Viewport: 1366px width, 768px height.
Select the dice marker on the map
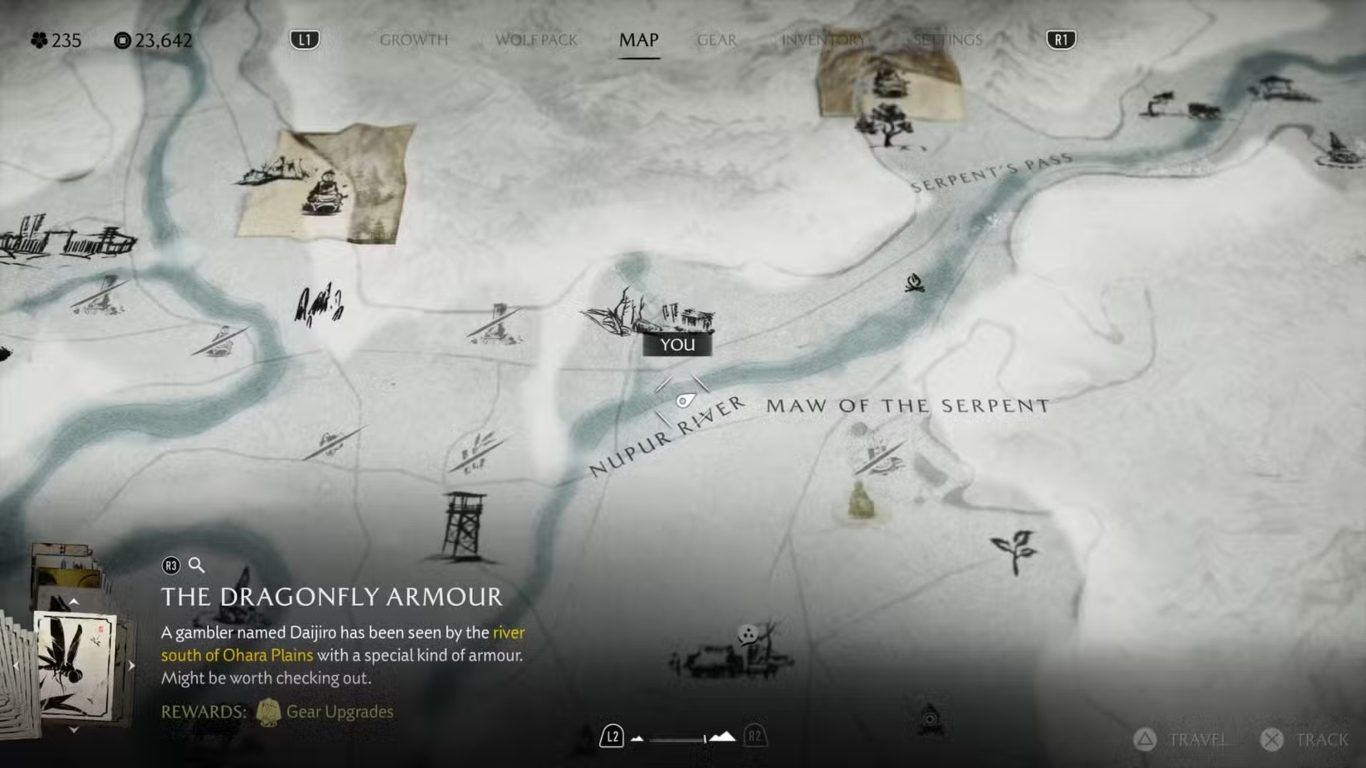[x=746, y=634]
